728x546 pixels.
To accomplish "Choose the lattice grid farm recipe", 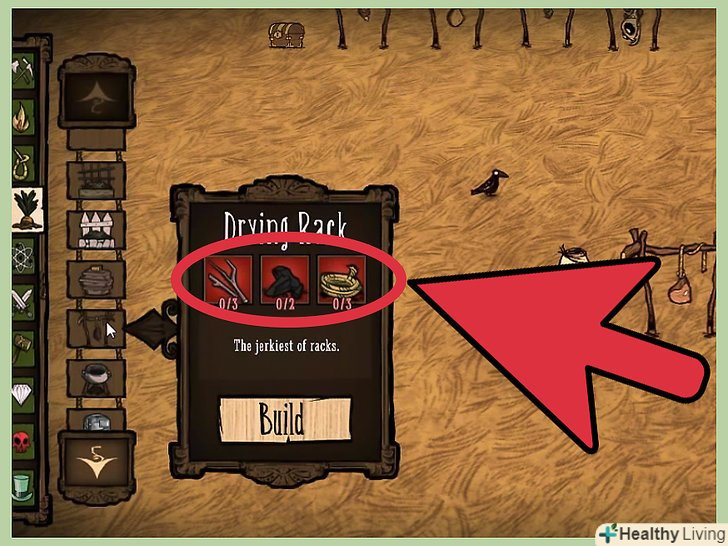I will pos(96,180).
